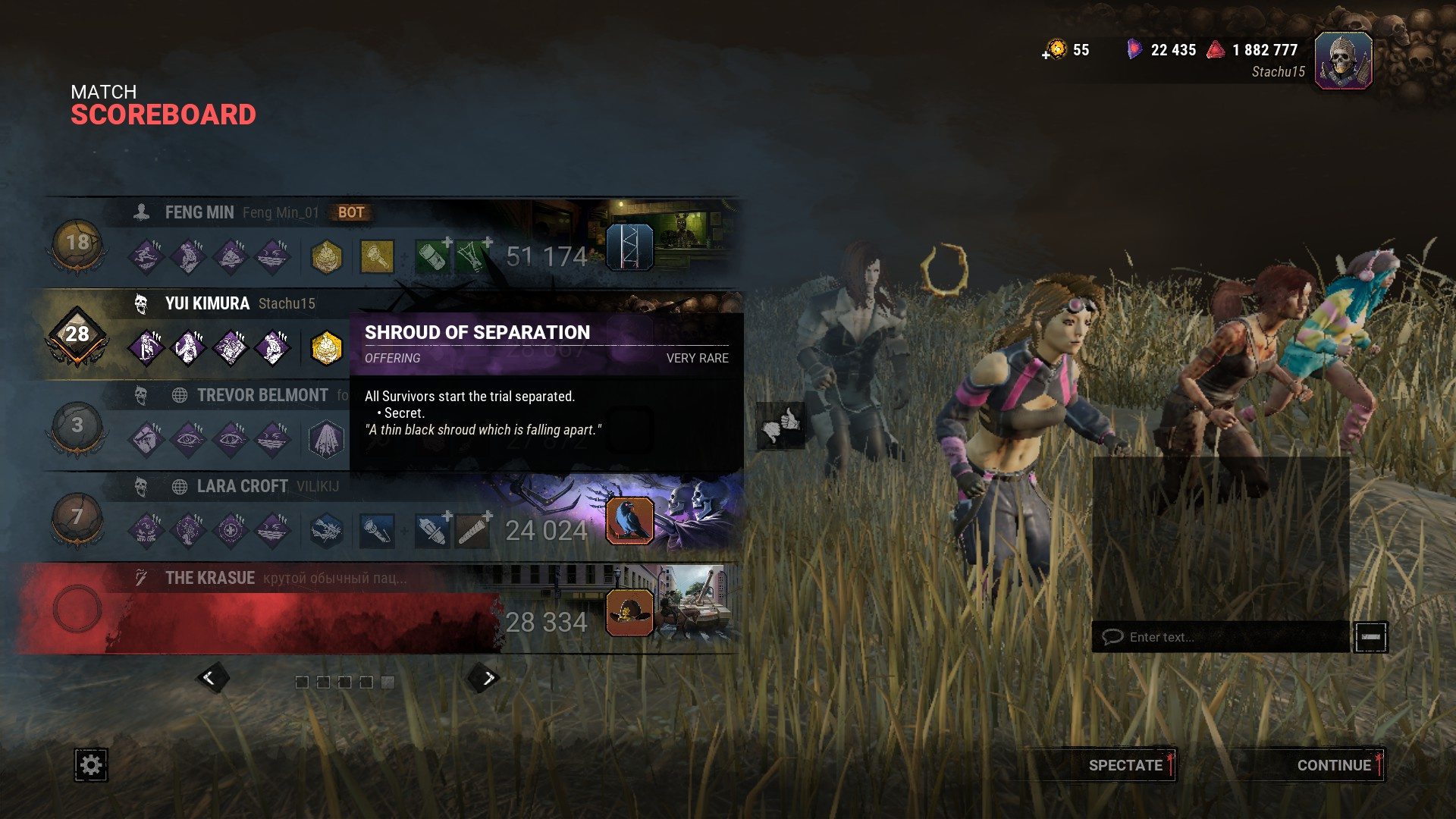
Task: Open the settings gear menu
Action: 91,764
